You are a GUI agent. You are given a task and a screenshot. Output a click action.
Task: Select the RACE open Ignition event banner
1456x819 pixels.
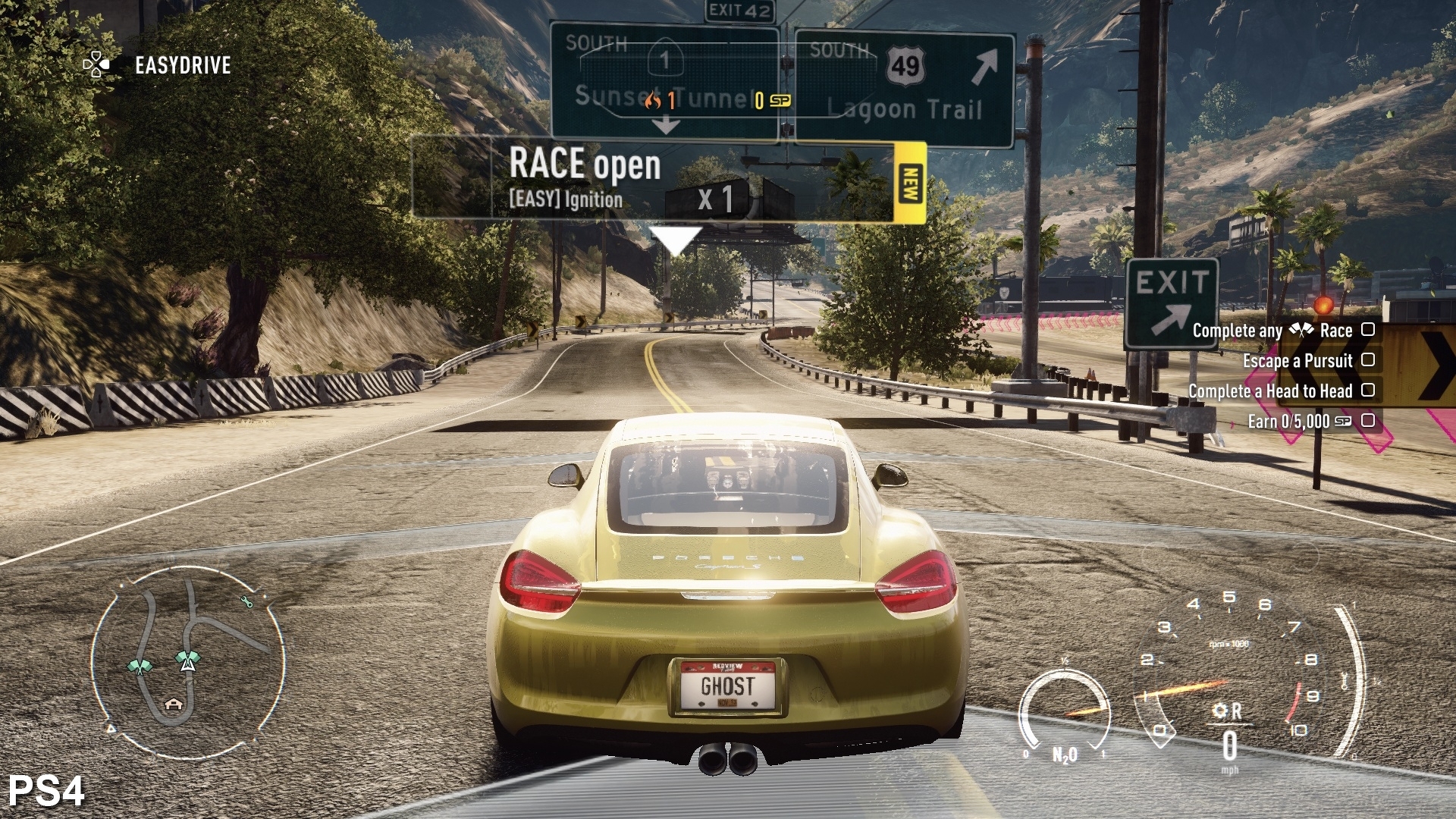click(x=652, y=180)
